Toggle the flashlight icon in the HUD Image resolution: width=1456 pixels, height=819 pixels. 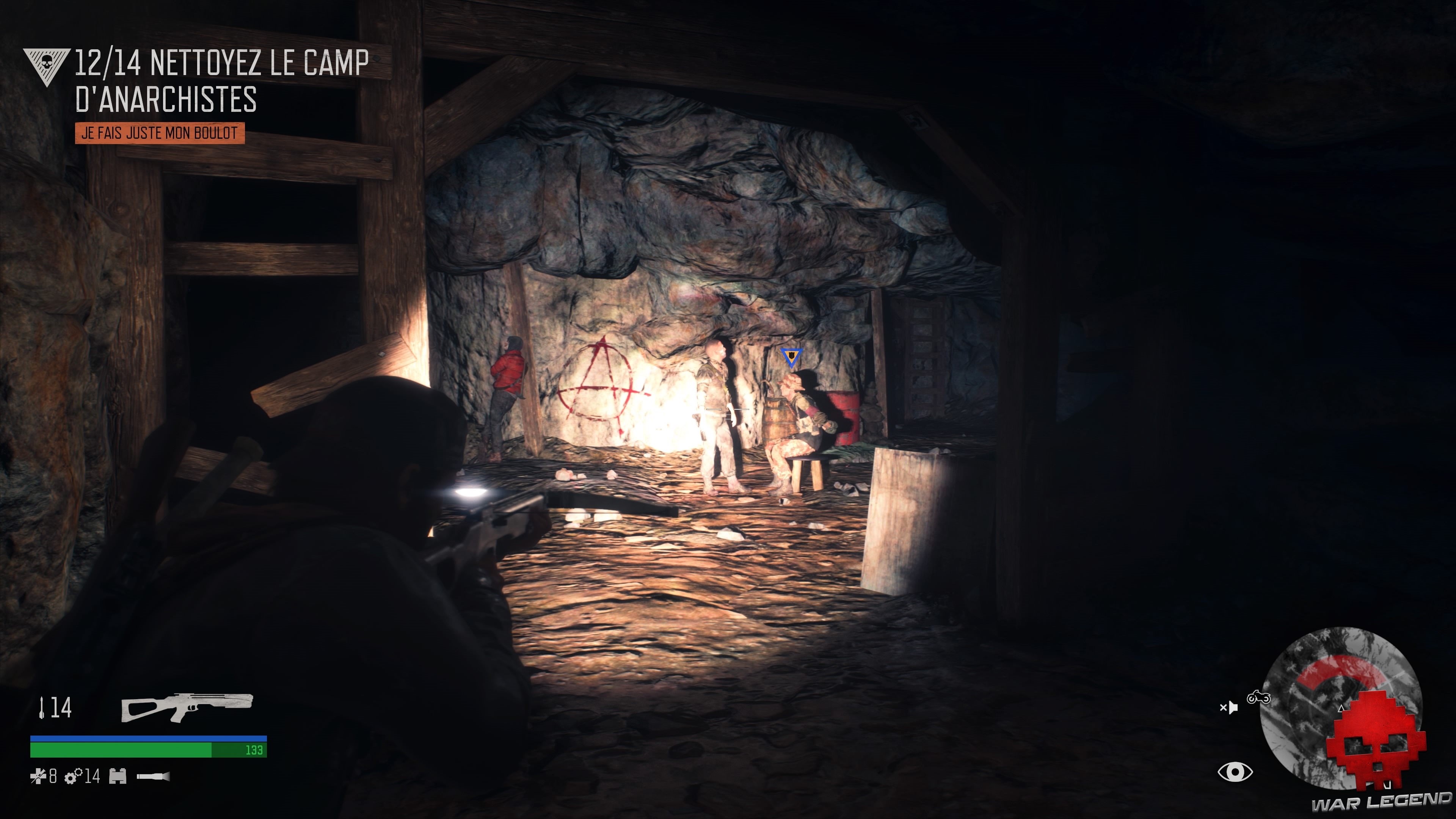pos(153,776)
